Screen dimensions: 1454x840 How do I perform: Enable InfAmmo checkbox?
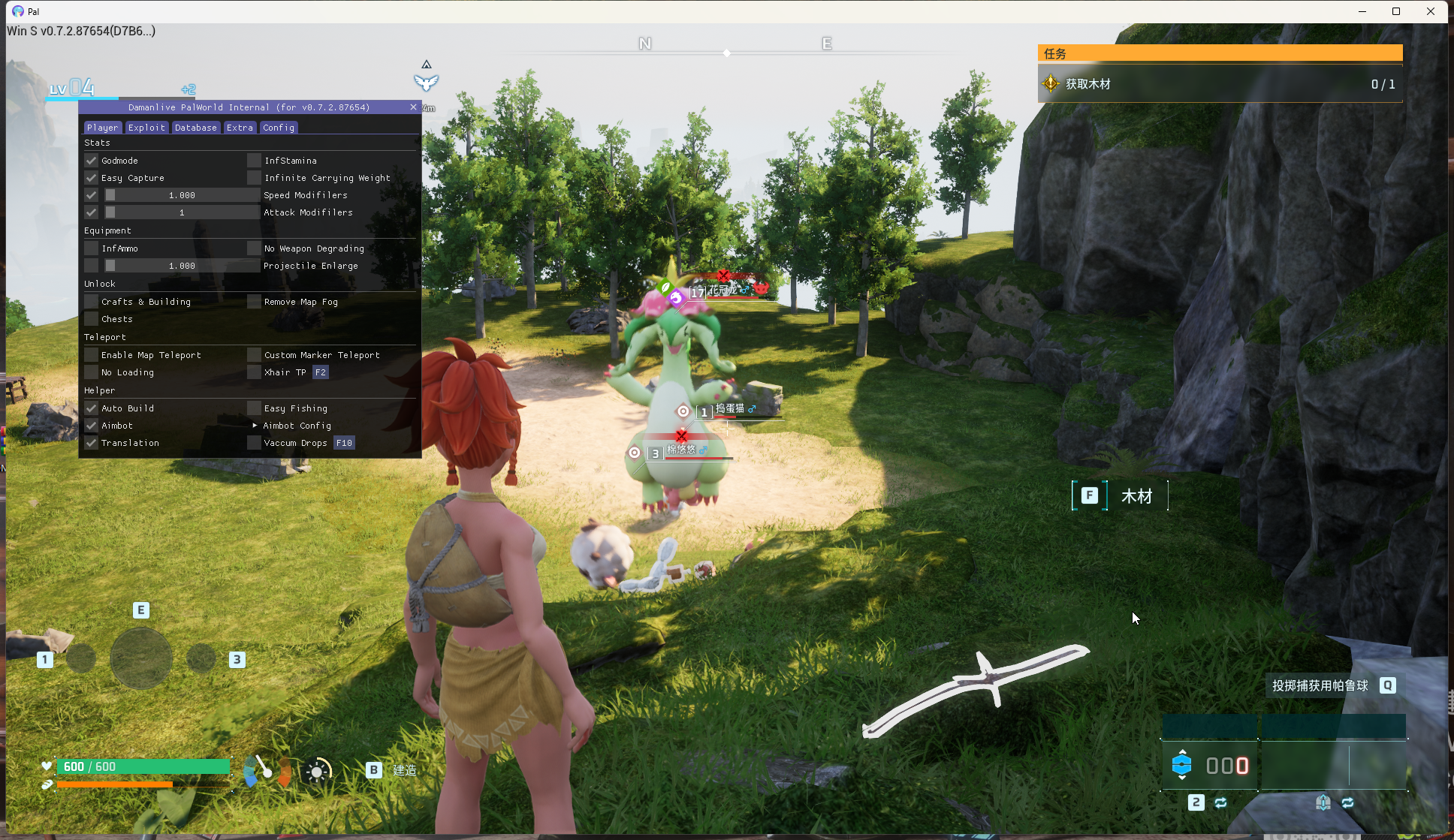[92, 248]
